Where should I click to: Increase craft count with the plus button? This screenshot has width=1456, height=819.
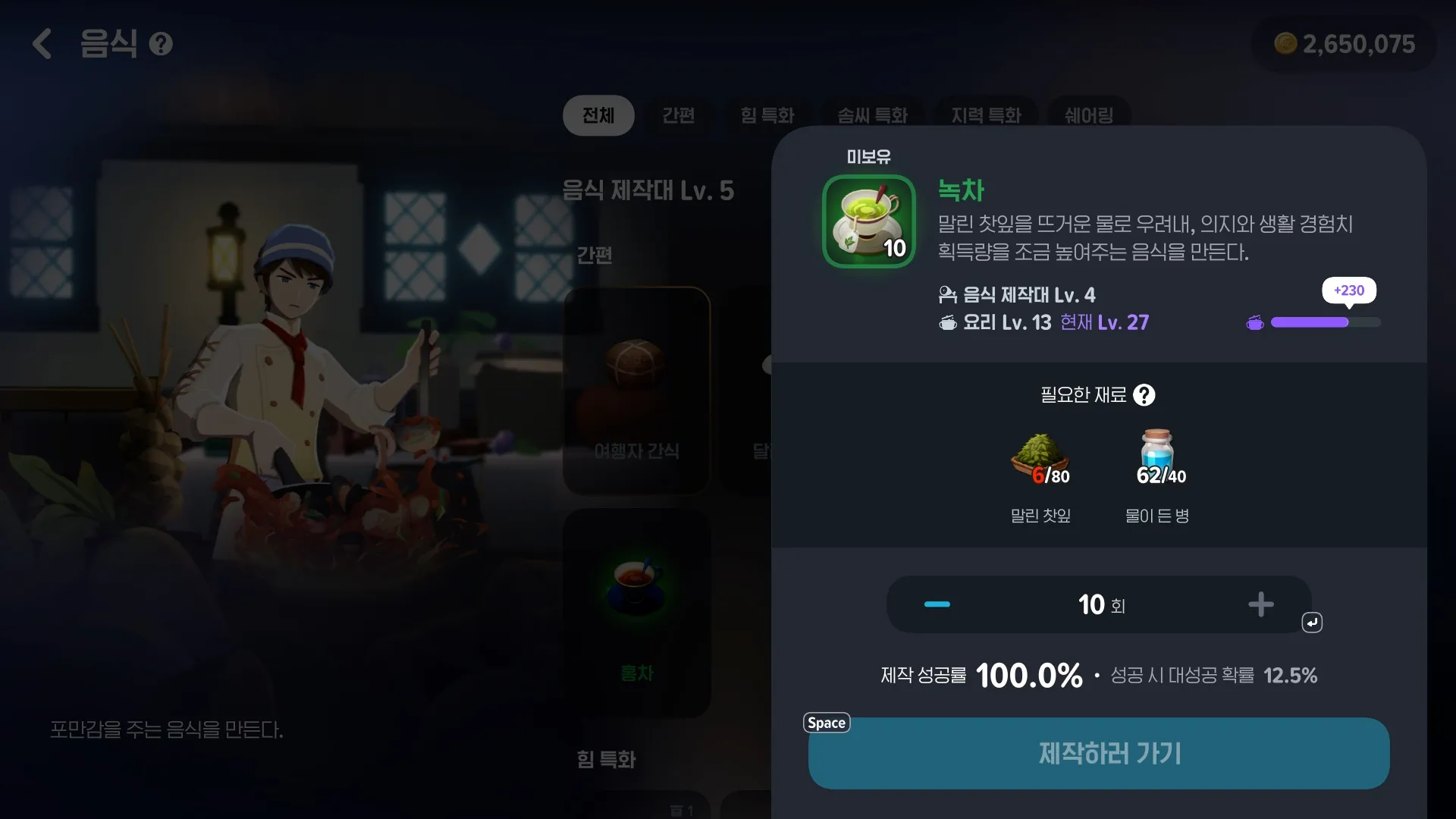click(x=1261, y=604)
